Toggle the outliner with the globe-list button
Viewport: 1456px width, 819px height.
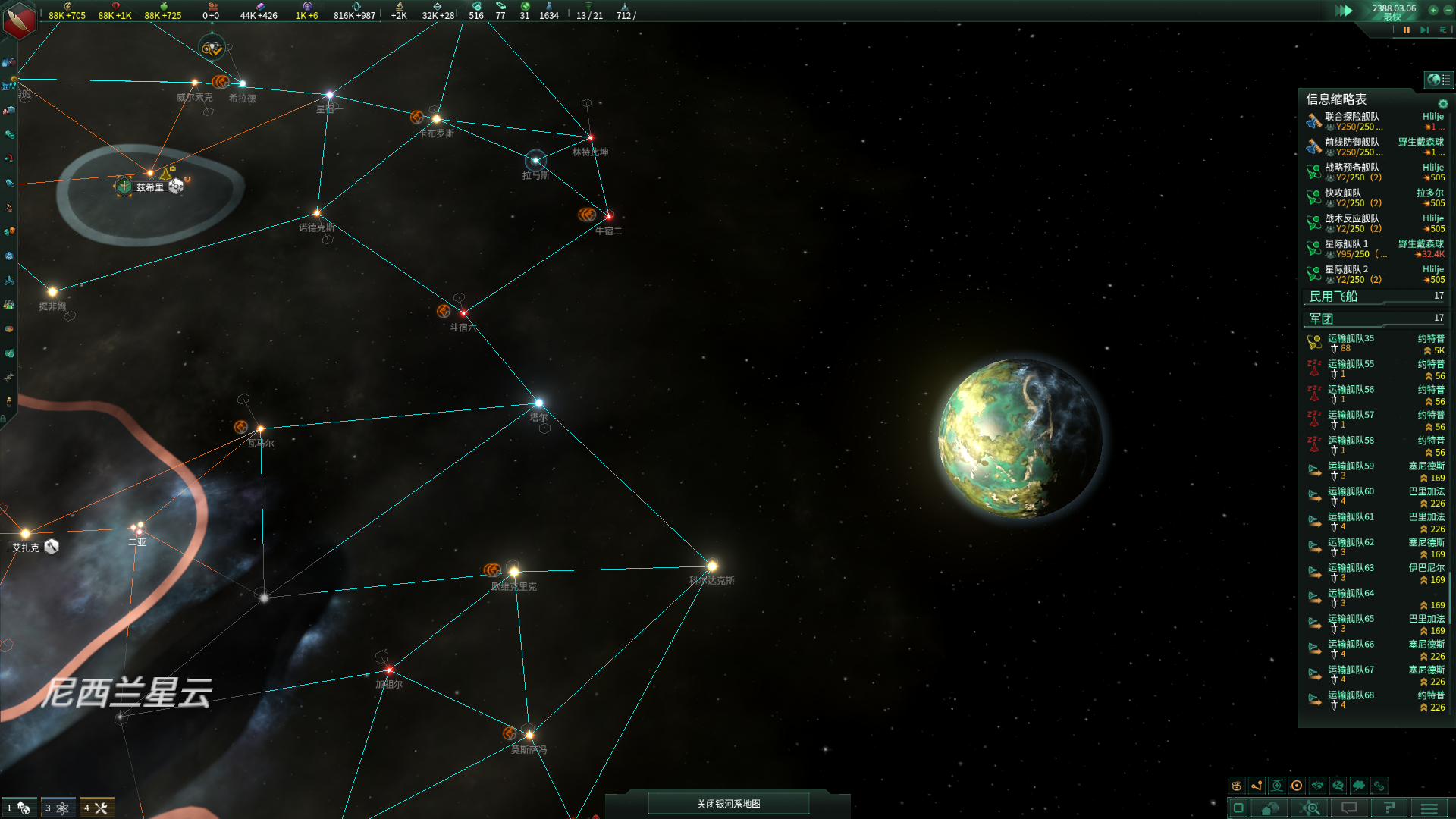[x=1438, y=80]
